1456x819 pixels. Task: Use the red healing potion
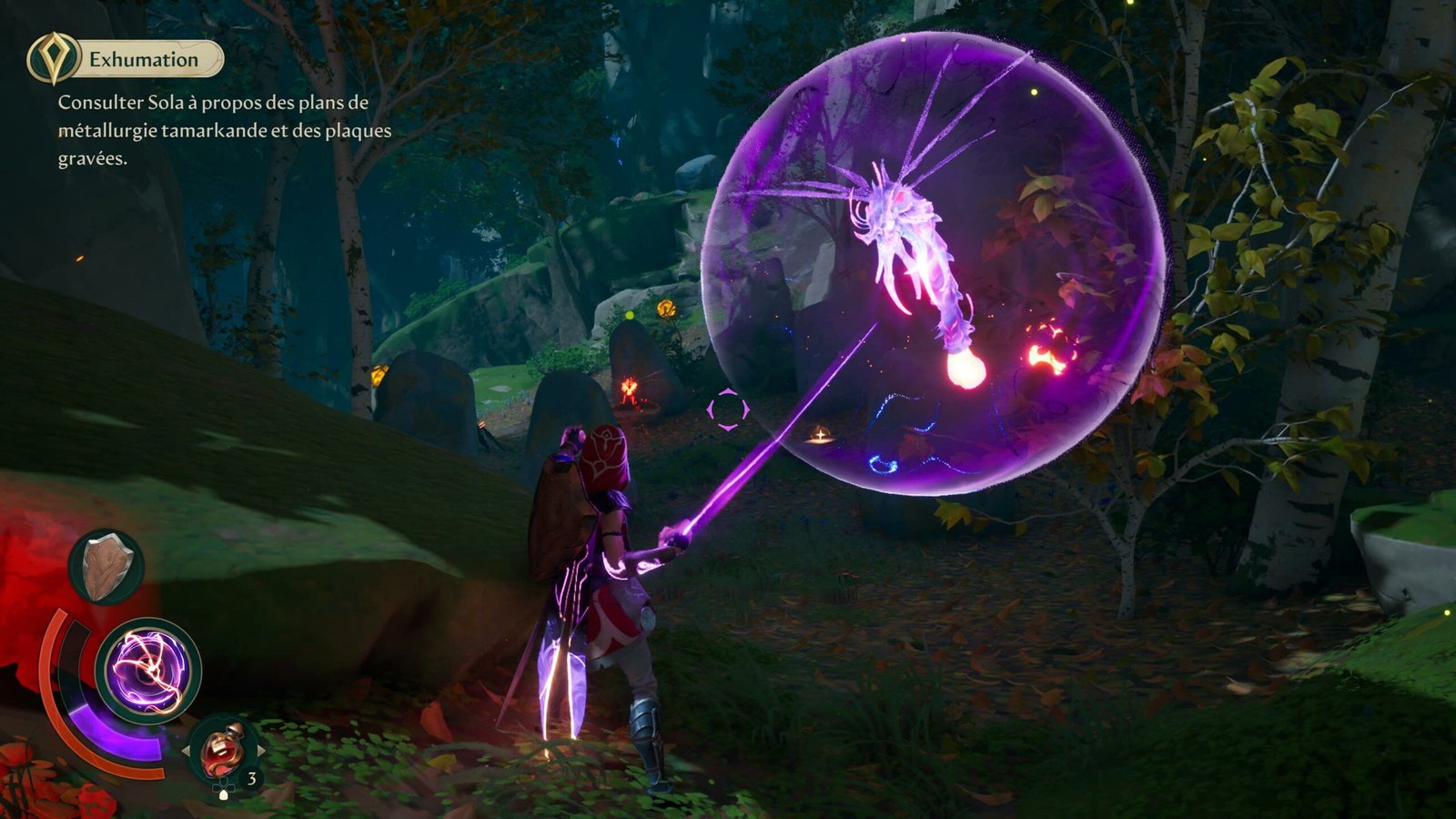coord(221,751)
